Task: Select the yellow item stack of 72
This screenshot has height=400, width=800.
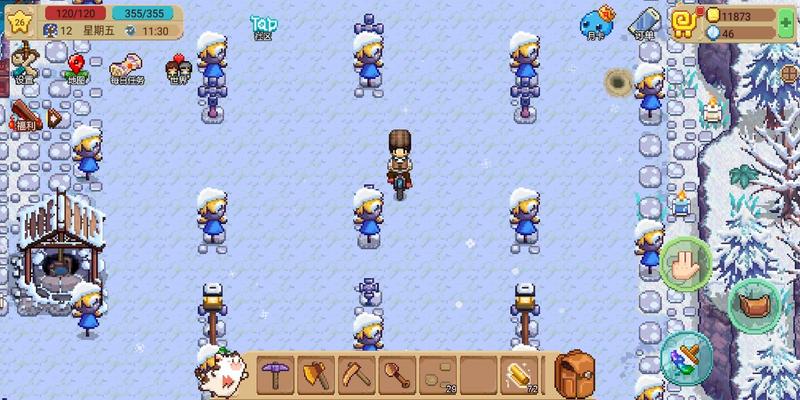Action: click(x=521, y=373)
